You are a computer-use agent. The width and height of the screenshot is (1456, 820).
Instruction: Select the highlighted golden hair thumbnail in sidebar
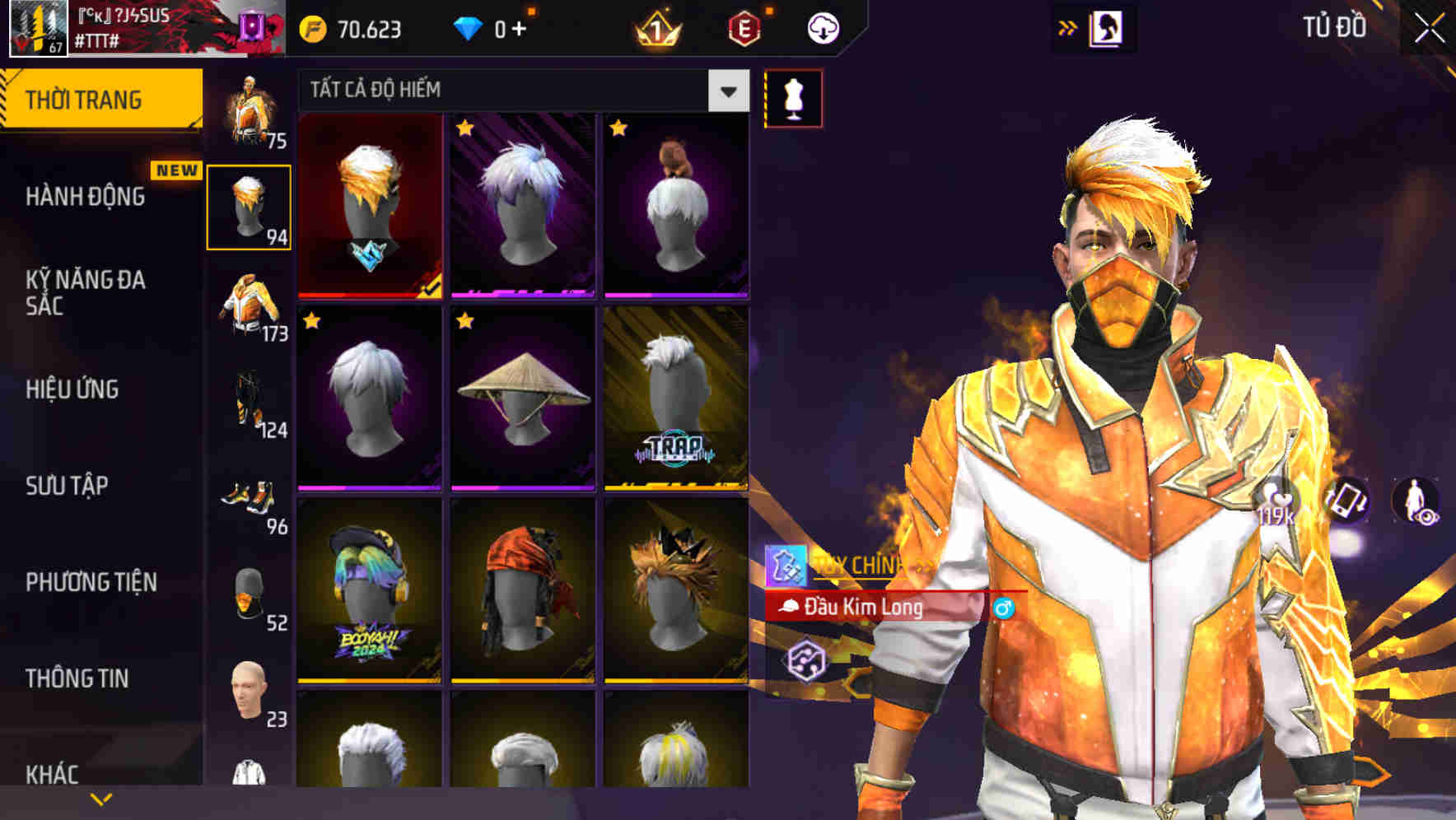click(248, 206)
